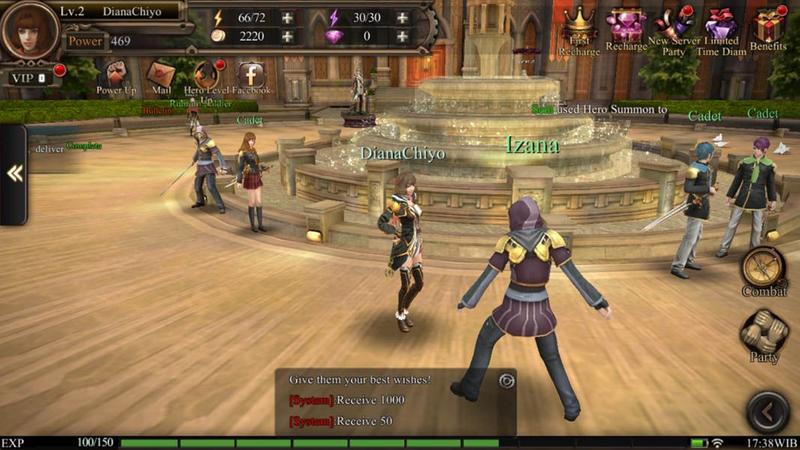The image size is (800, 450).
Task: Collapse the menu with round arrow button
Action: pos(768,410)
